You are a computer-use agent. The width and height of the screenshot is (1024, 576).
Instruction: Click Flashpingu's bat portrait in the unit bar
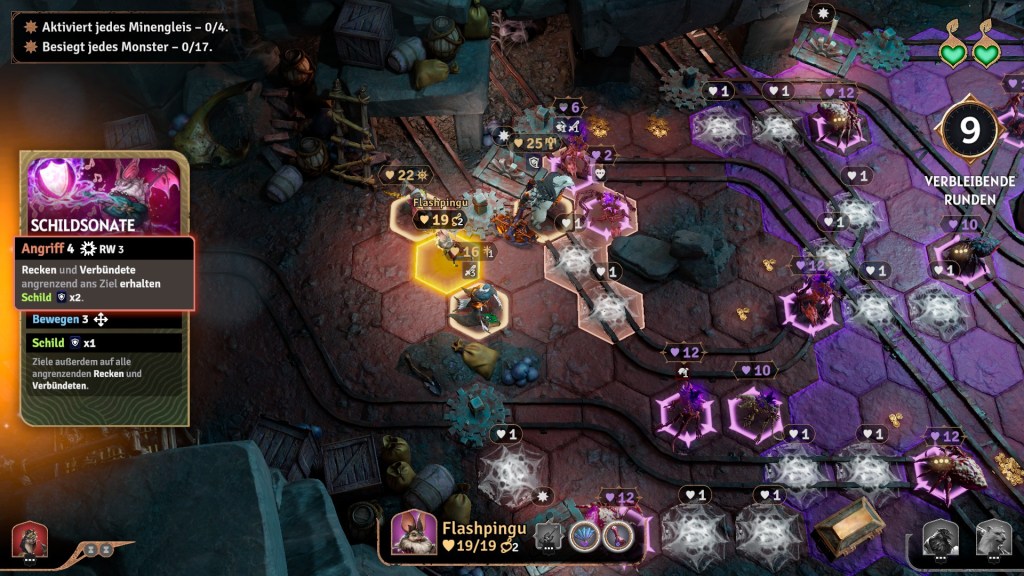point(412,532)
